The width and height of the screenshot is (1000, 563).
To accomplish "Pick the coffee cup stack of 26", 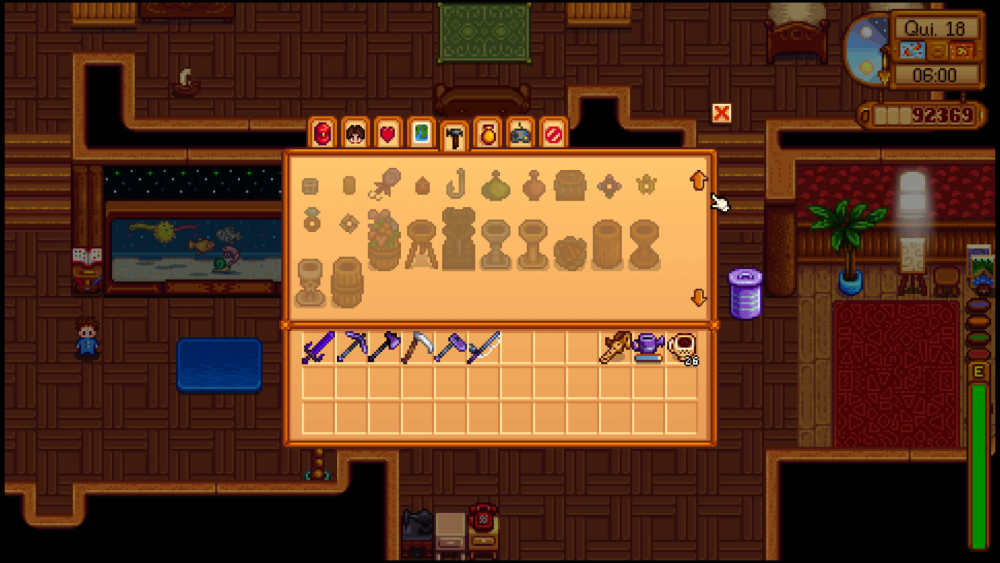I will (x=682, y=347).
